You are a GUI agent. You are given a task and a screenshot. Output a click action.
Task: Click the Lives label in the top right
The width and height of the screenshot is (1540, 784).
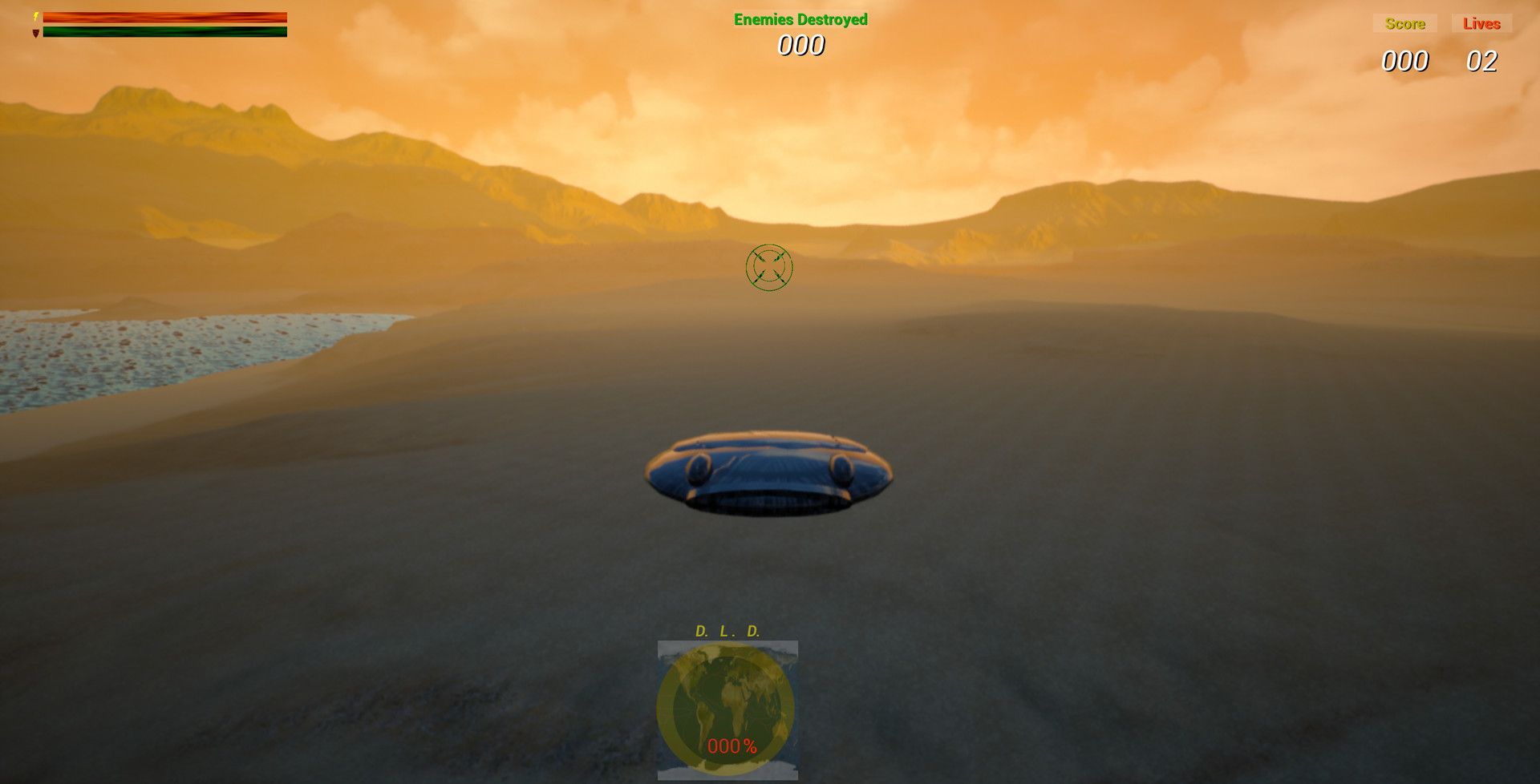coord(1482,23)
